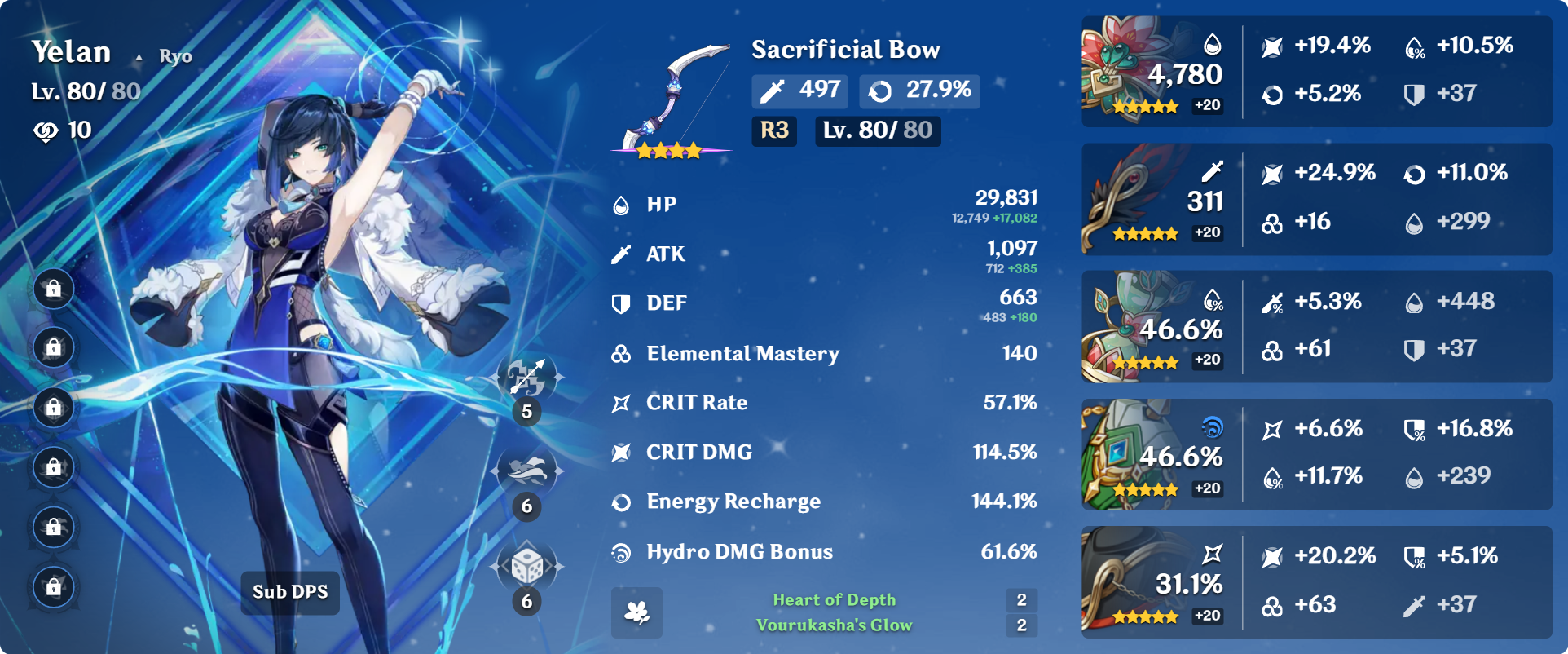
Task: Select the friendship level 10 icon
Action: pyautogui.click(x=46, y=130)
